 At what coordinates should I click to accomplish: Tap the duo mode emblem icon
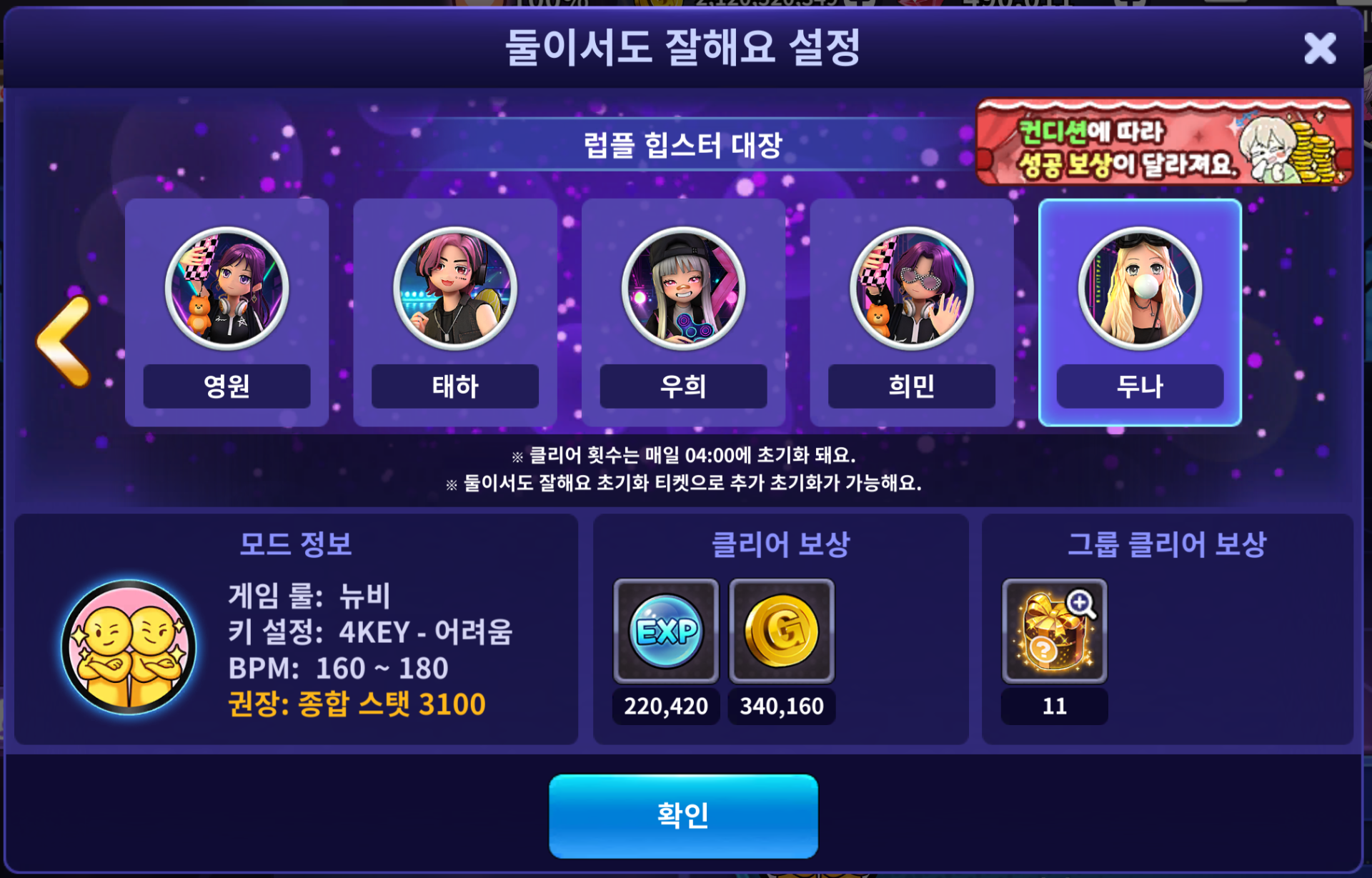coord(129,647)
